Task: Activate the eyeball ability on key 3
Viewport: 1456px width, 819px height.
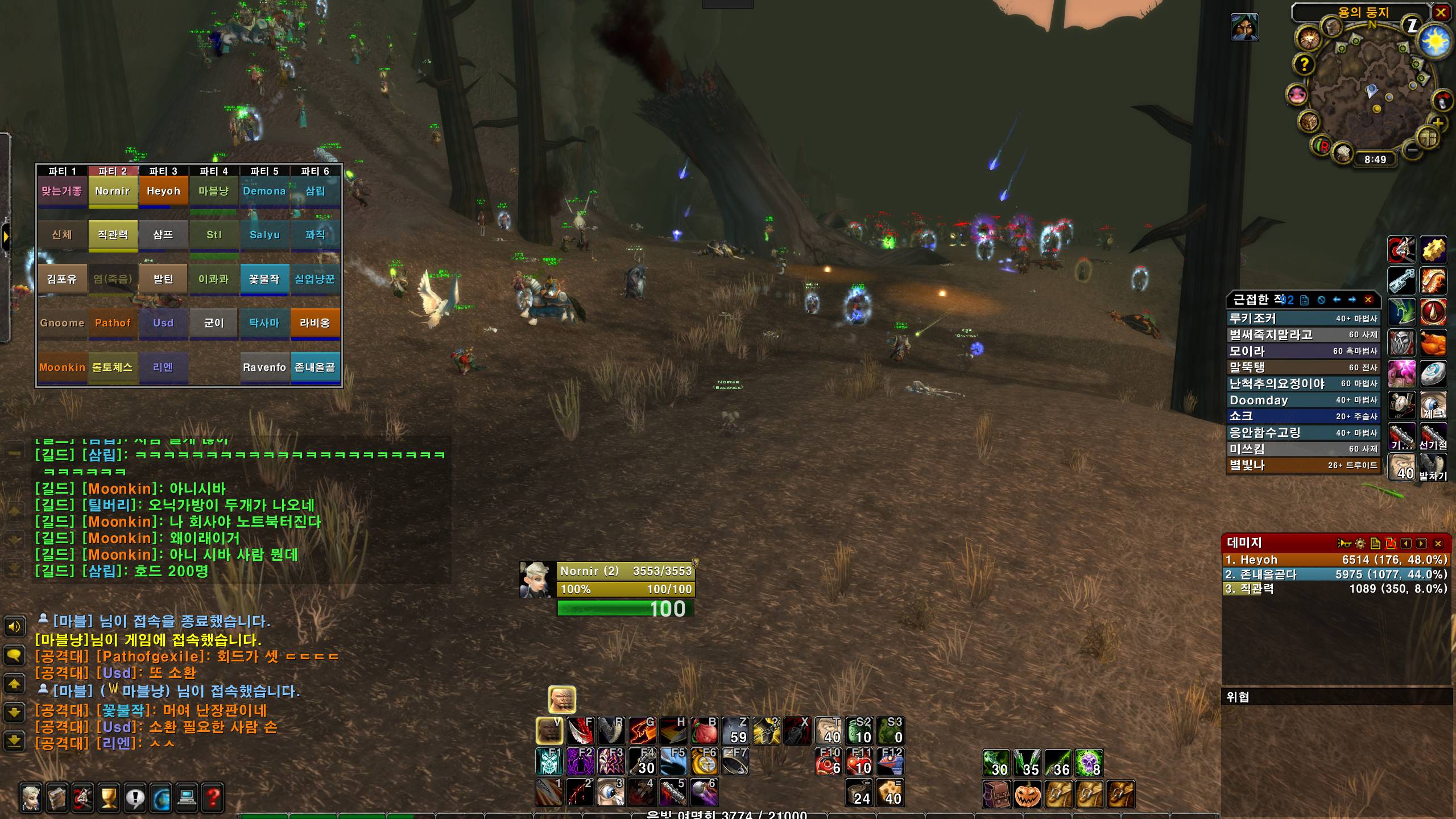Action: point(611,792)
